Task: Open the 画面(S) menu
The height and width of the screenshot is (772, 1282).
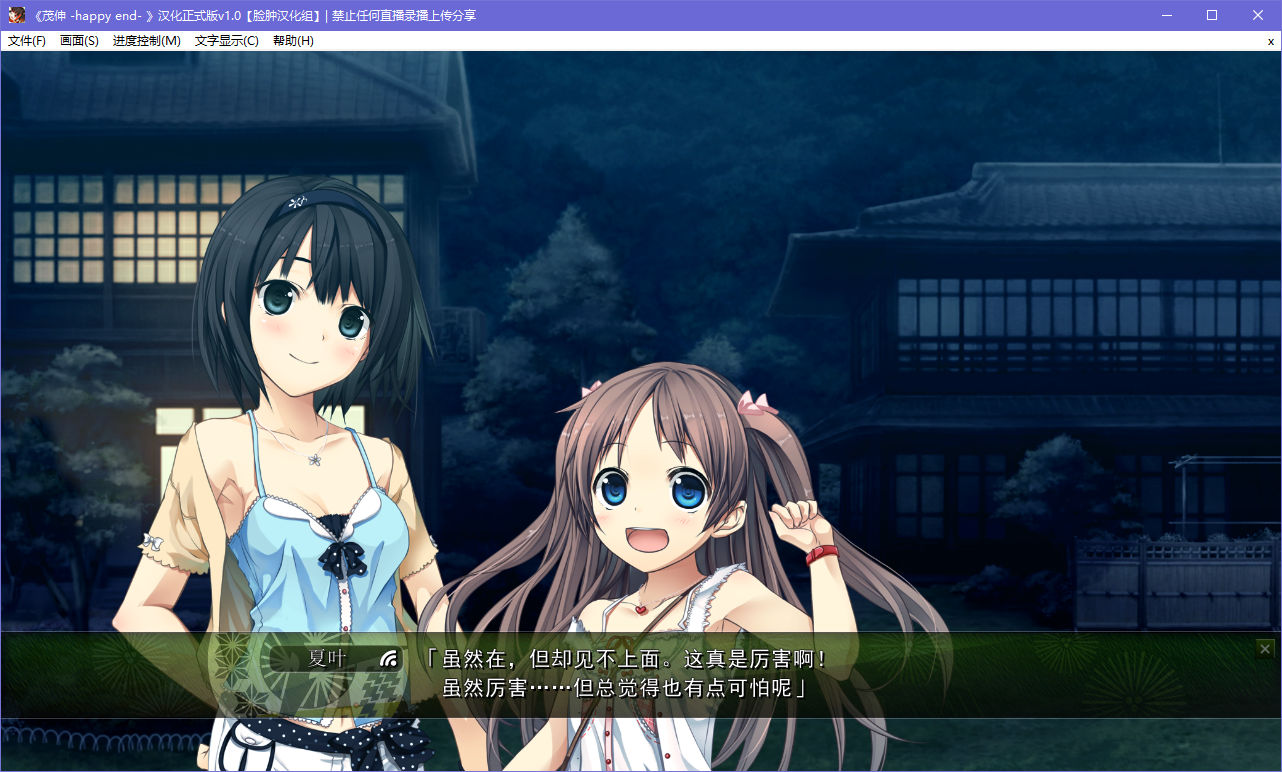Action: 79,41
